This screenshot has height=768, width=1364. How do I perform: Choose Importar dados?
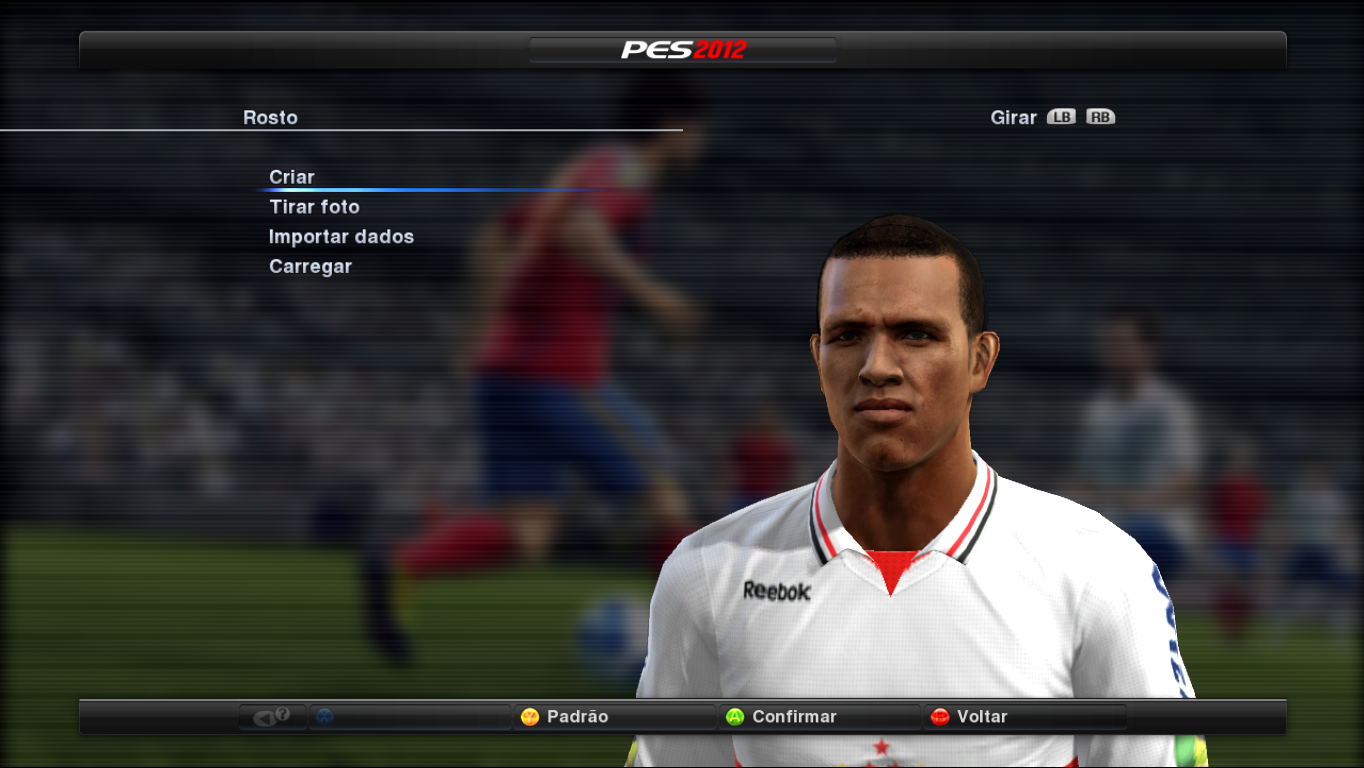342,237
